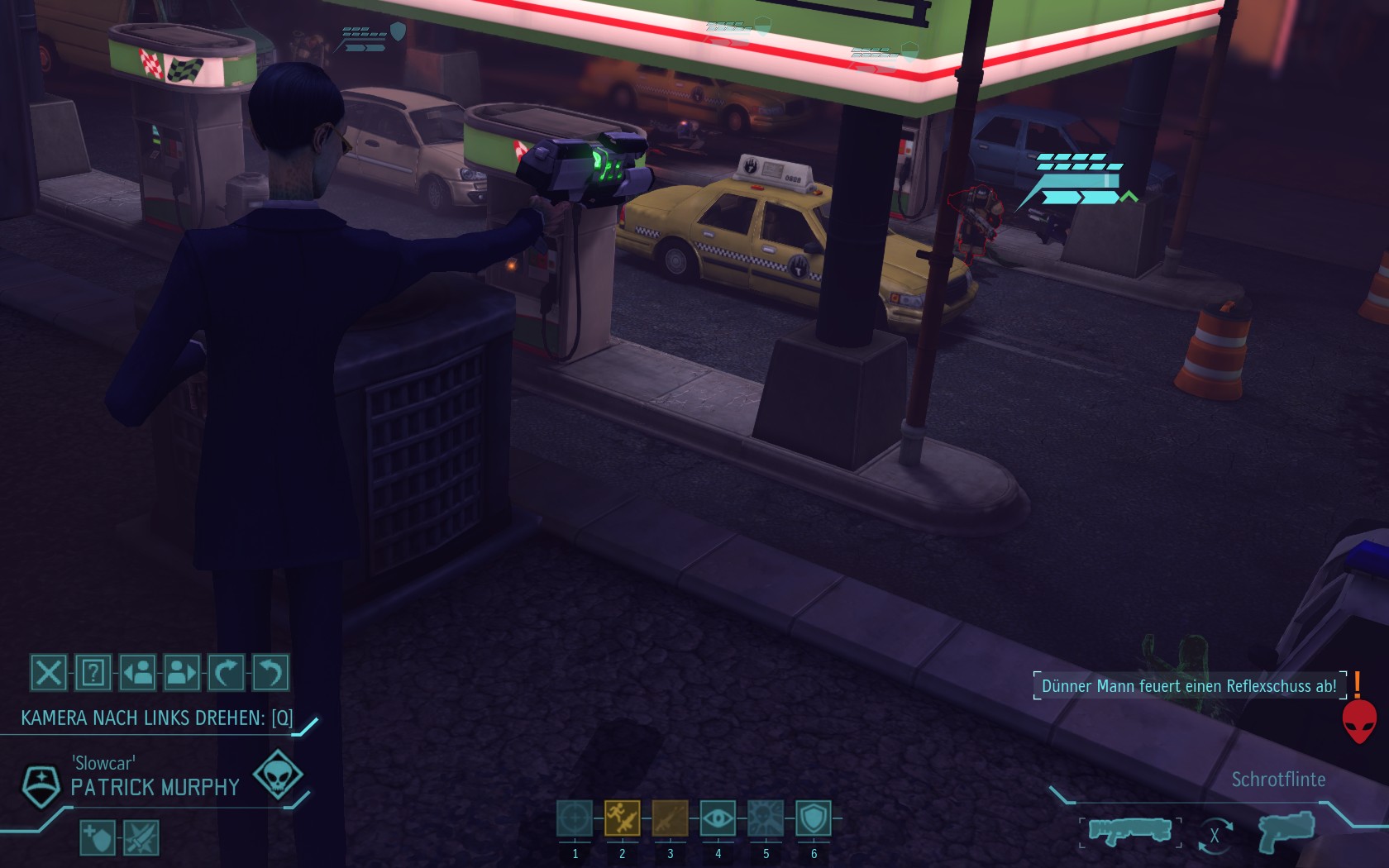Rotate the camera with the left-curving arrow

[x=270, y=673]
